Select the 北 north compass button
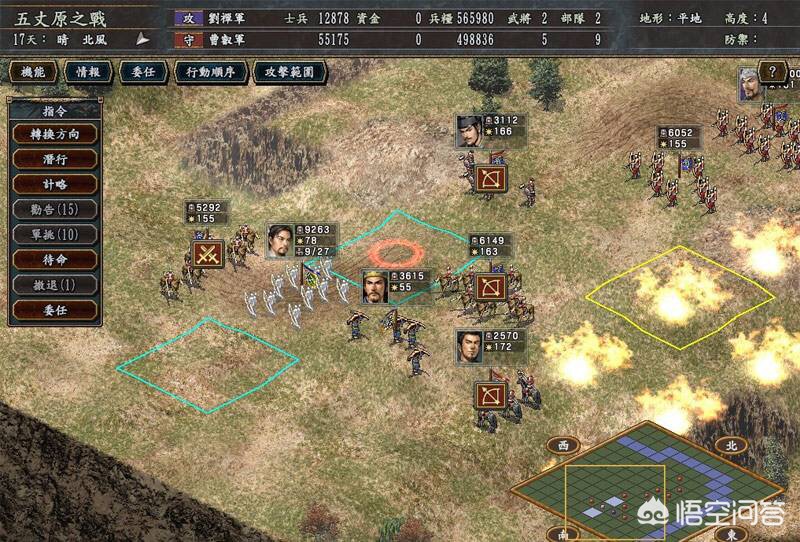This screenshot has width=800, height=542. coord(731,446)
